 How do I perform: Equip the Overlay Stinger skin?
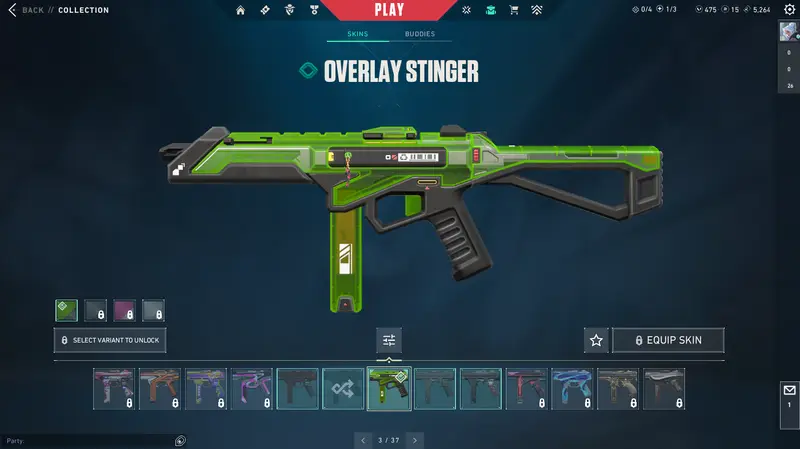668,340
